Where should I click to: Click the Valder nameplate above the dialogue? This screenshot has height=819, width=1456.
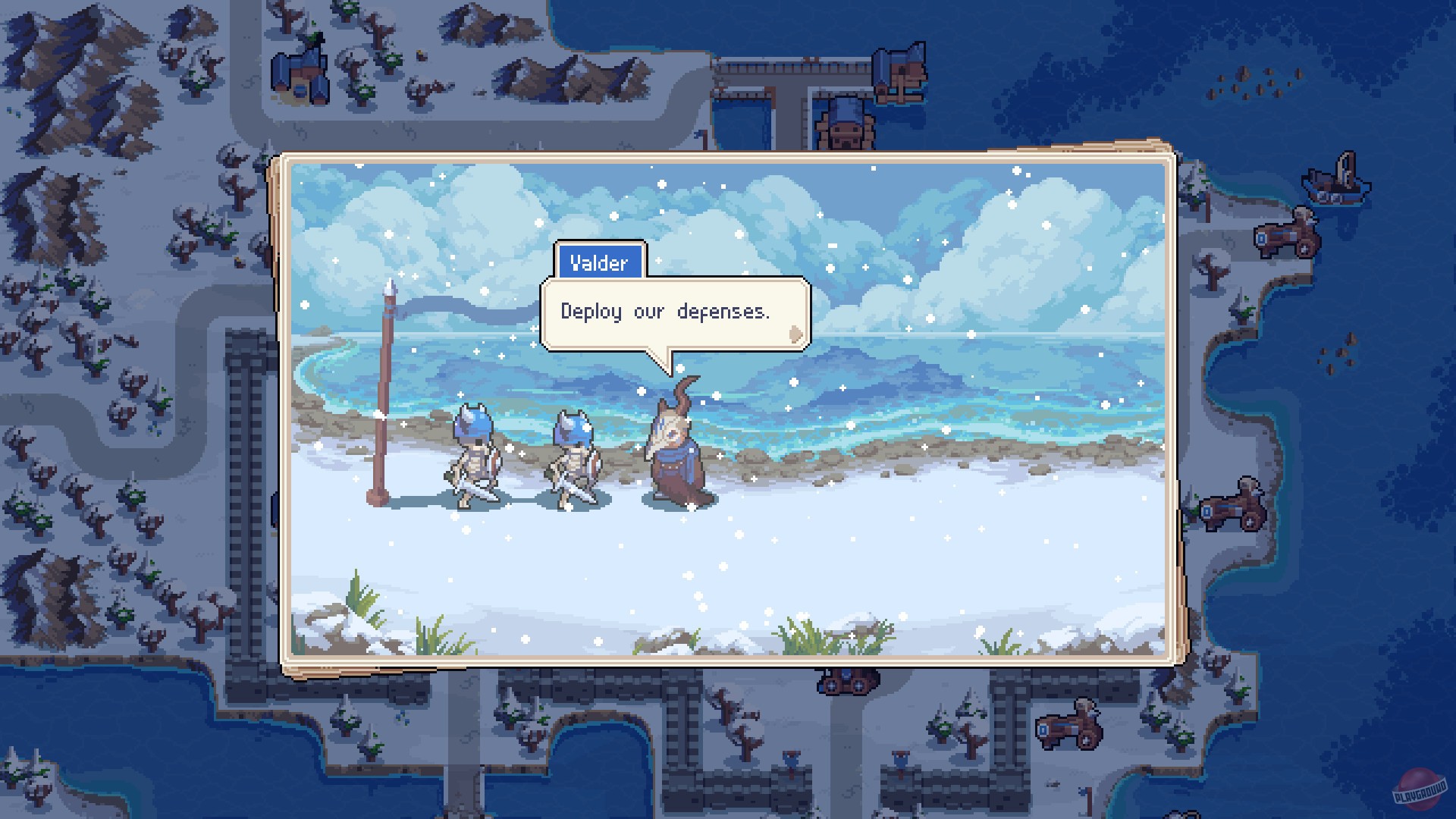(x=600, y=262)
